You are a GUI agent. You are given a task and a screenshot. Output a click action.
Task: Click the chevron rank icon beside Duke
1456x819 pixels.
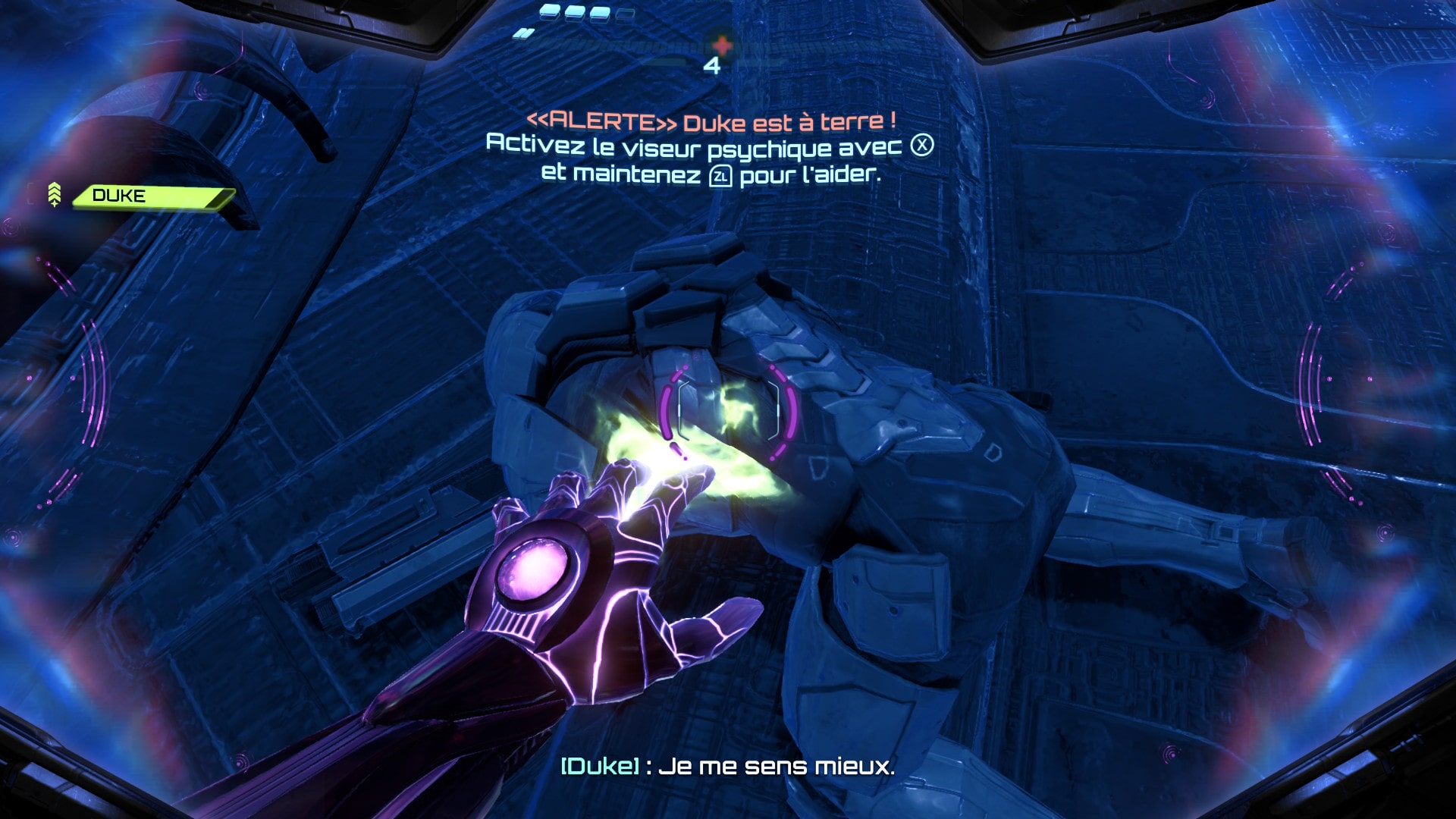point(55,194)
